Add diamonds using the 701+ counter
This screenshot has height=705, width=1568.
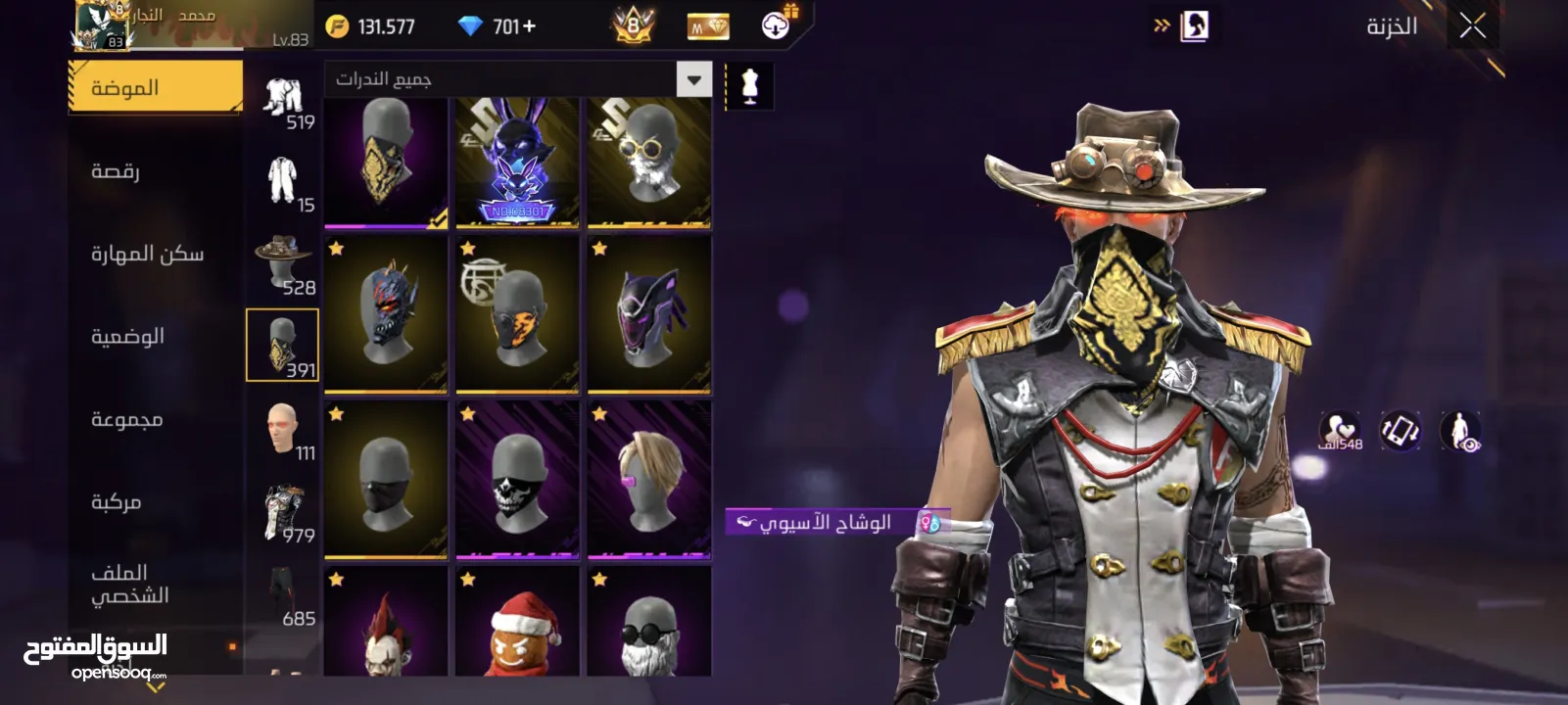499,26
